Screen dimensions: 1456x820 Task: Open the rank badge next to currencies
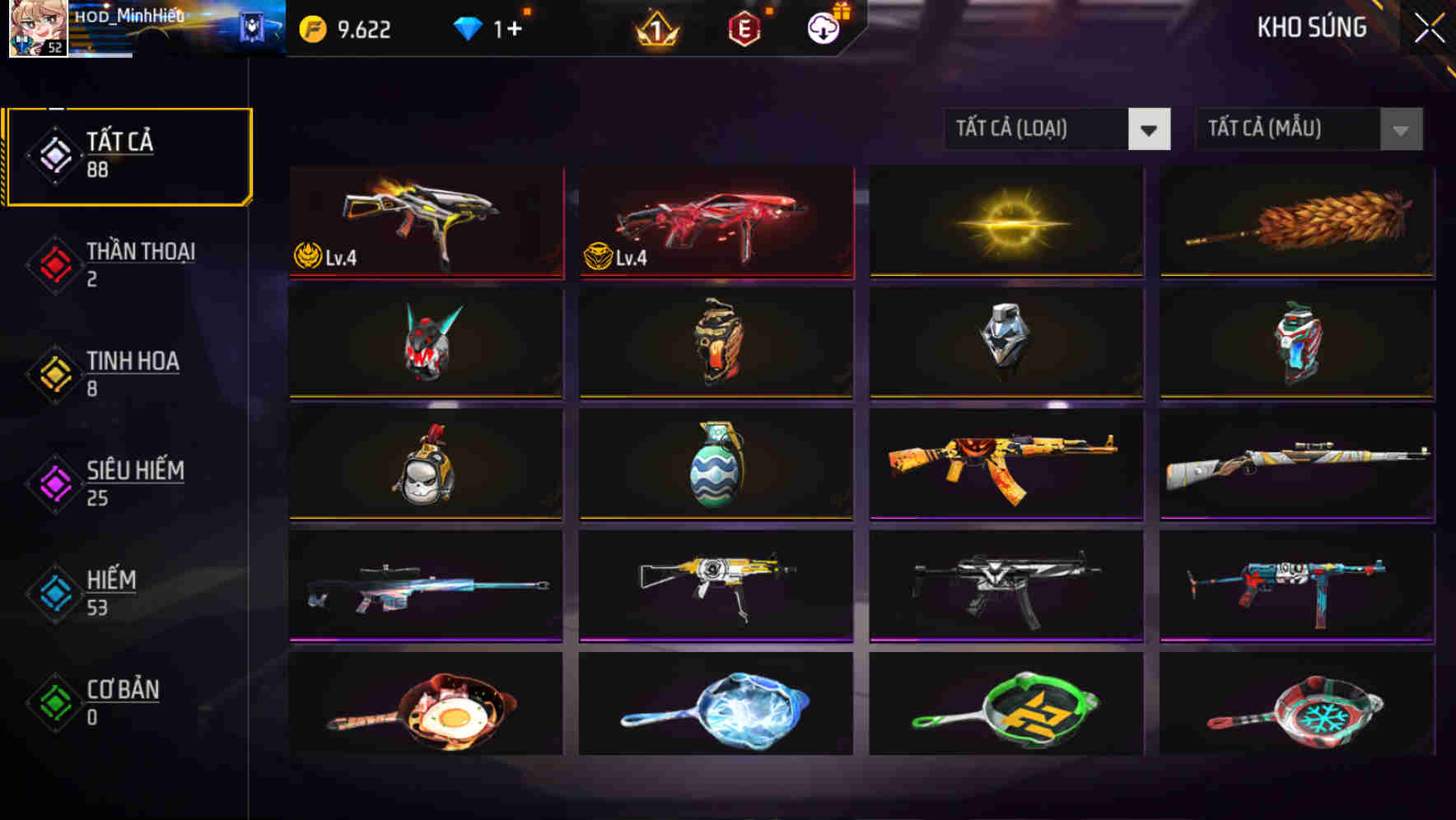click(655, 29)
